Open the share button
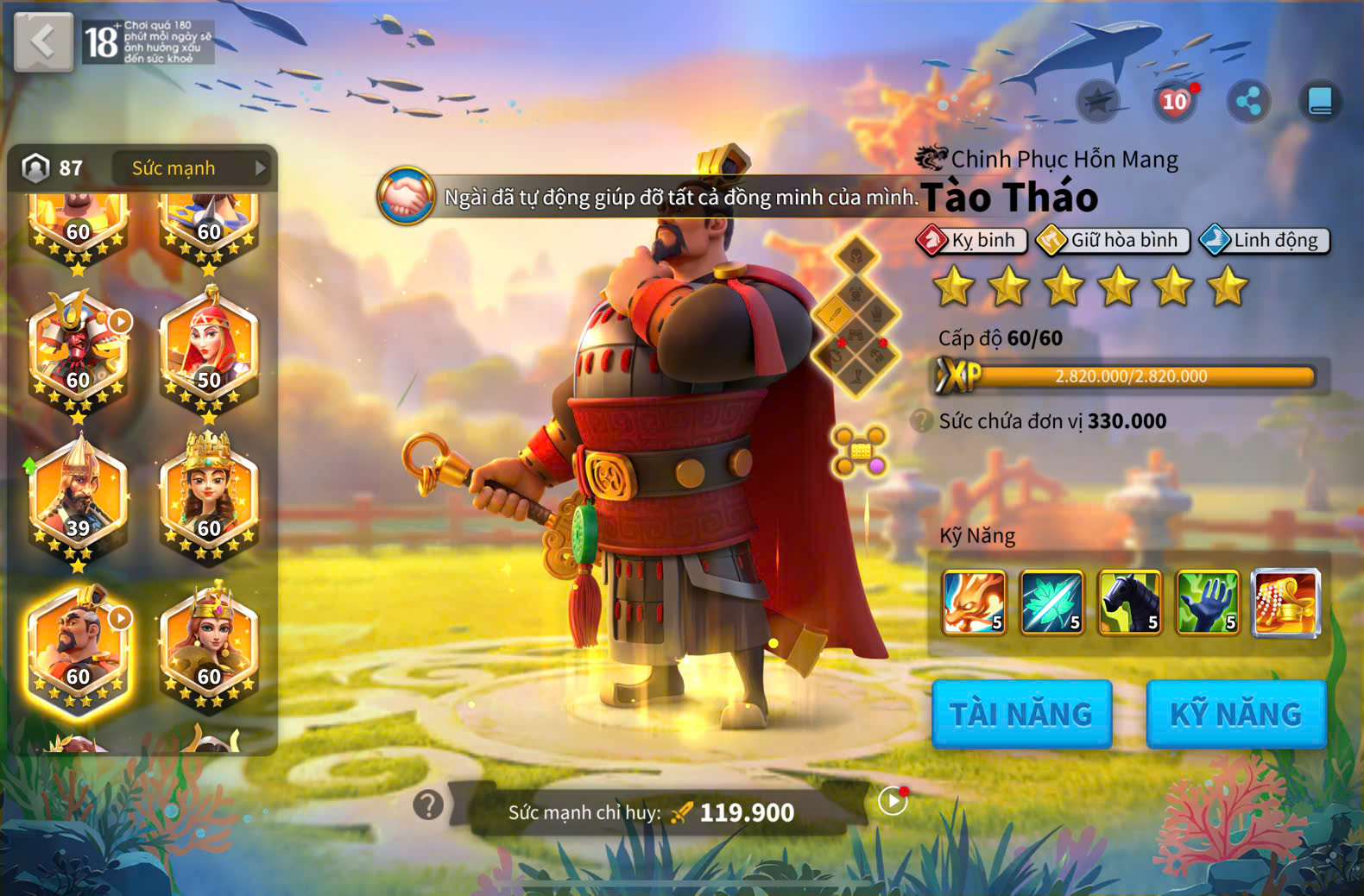1364x896 pixels. click(1248, 102)
